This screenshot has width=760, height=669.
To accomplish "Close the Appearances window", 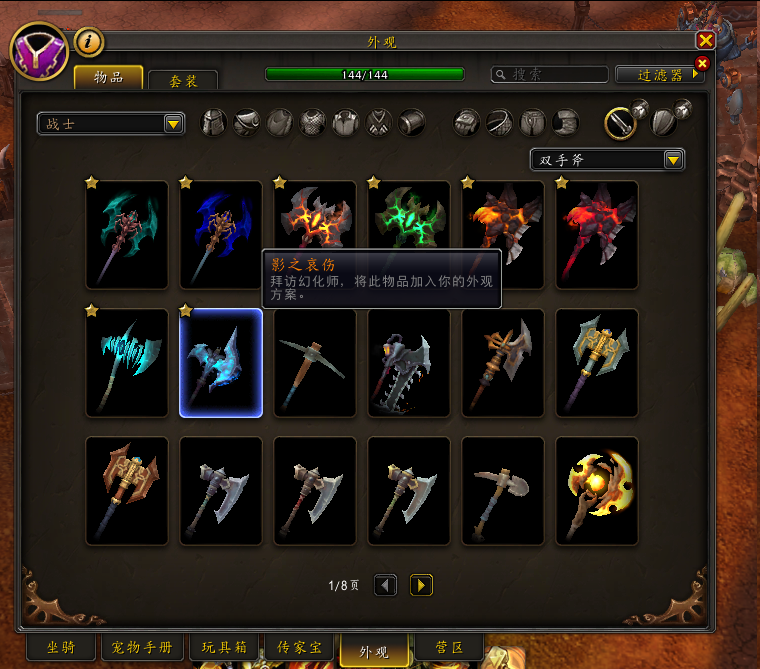I will point(705,40).
